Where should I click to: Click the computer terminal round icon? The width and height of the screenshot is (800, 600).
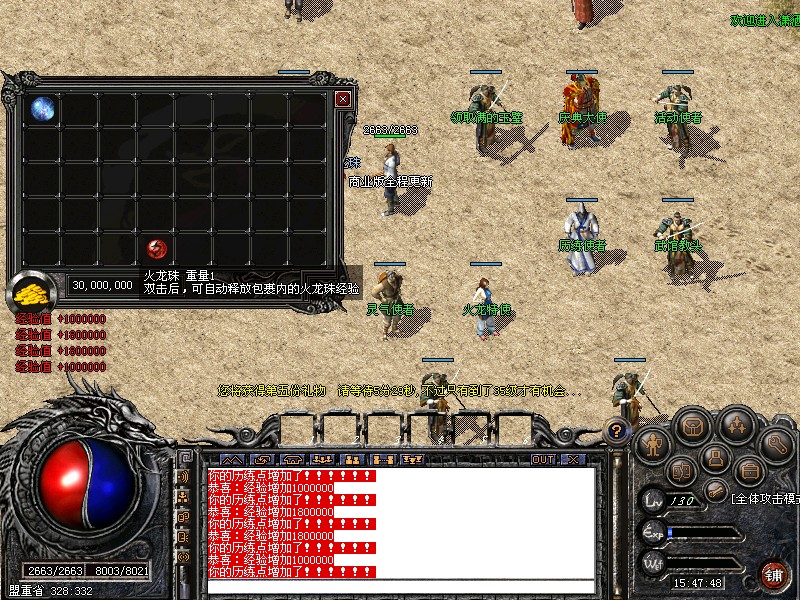point(713,459)
